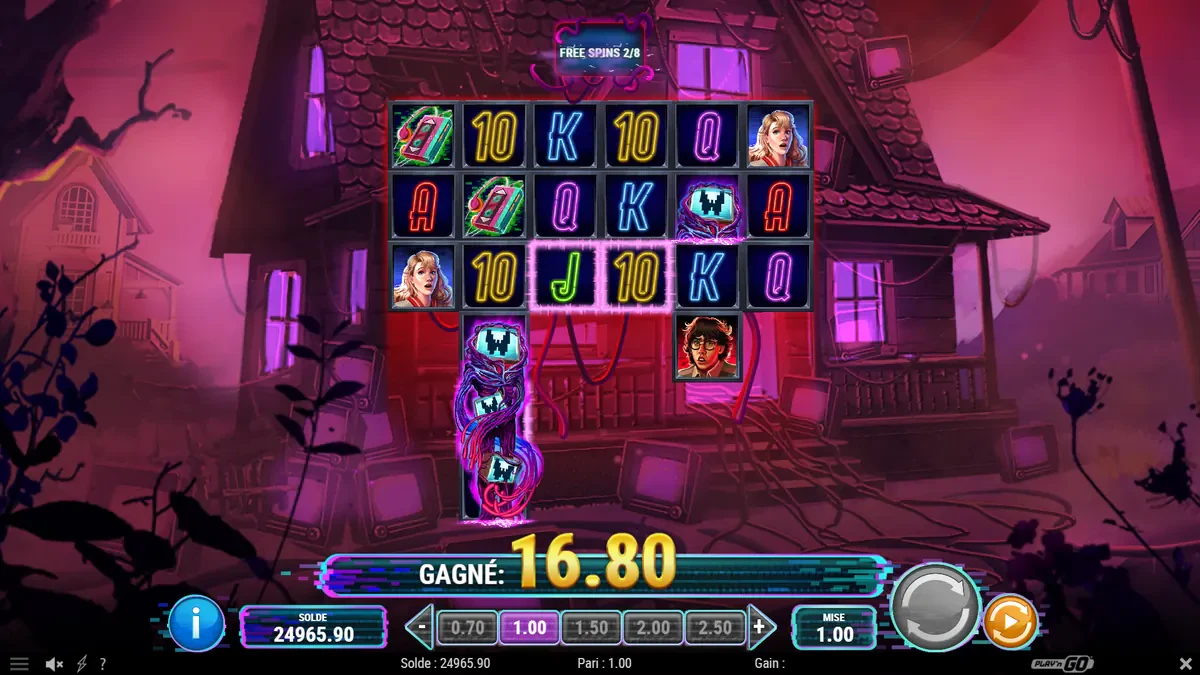
Task: Toggle the lightning bolt fast play
Action: 81,664
